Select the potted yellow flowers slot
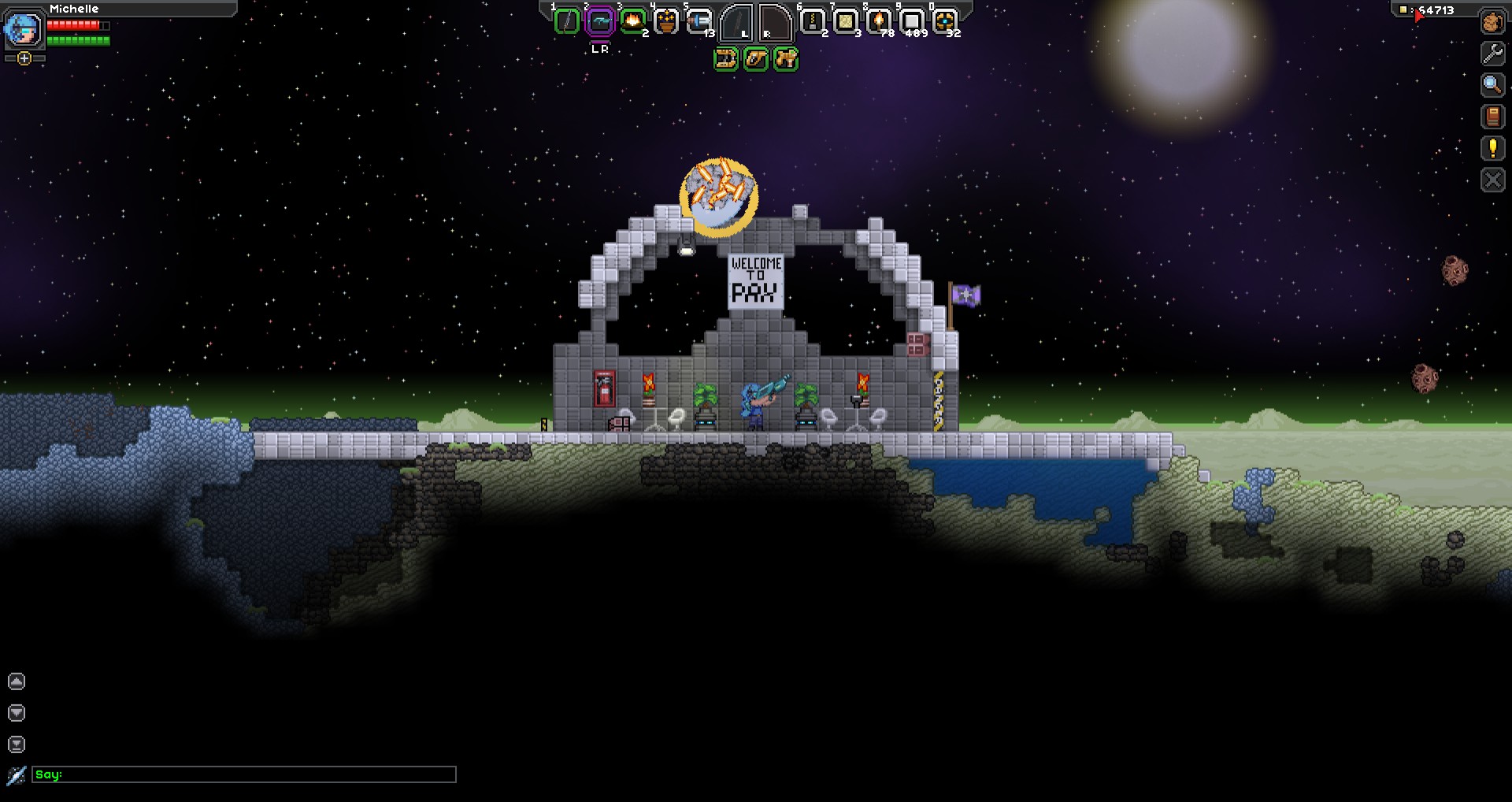The height and width of the screenshot is (802, 1512). pos(666,21)
